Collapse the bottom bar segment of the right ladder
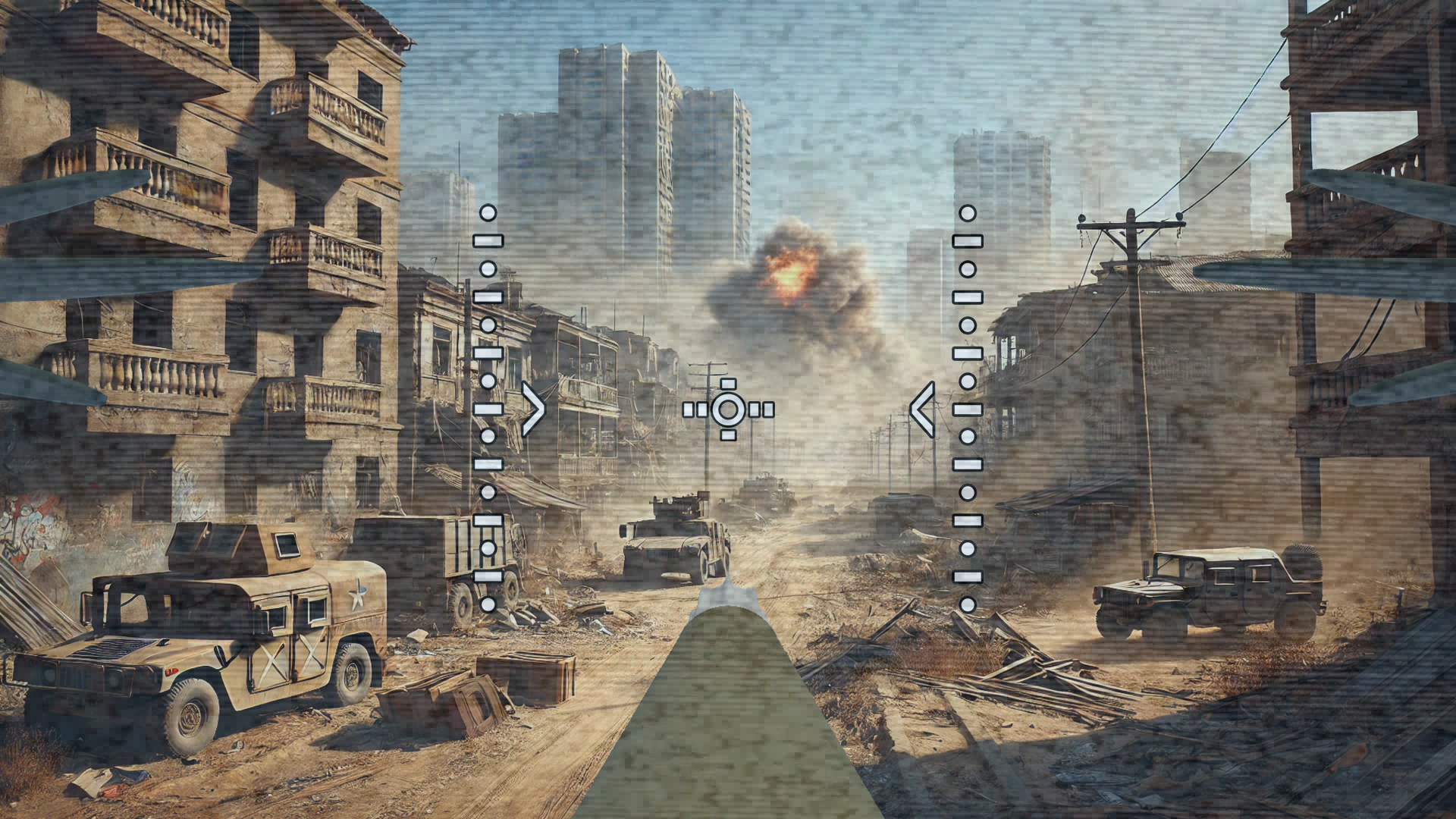 point(968,577)
